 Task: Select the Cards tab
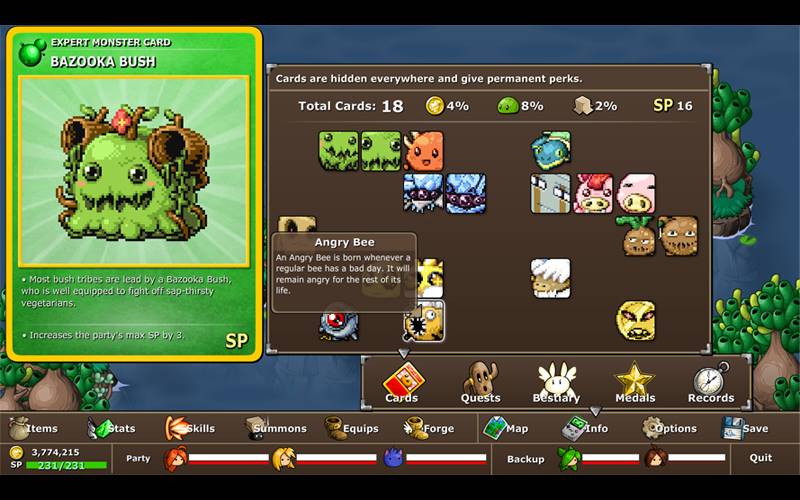(x=402, y=384)
